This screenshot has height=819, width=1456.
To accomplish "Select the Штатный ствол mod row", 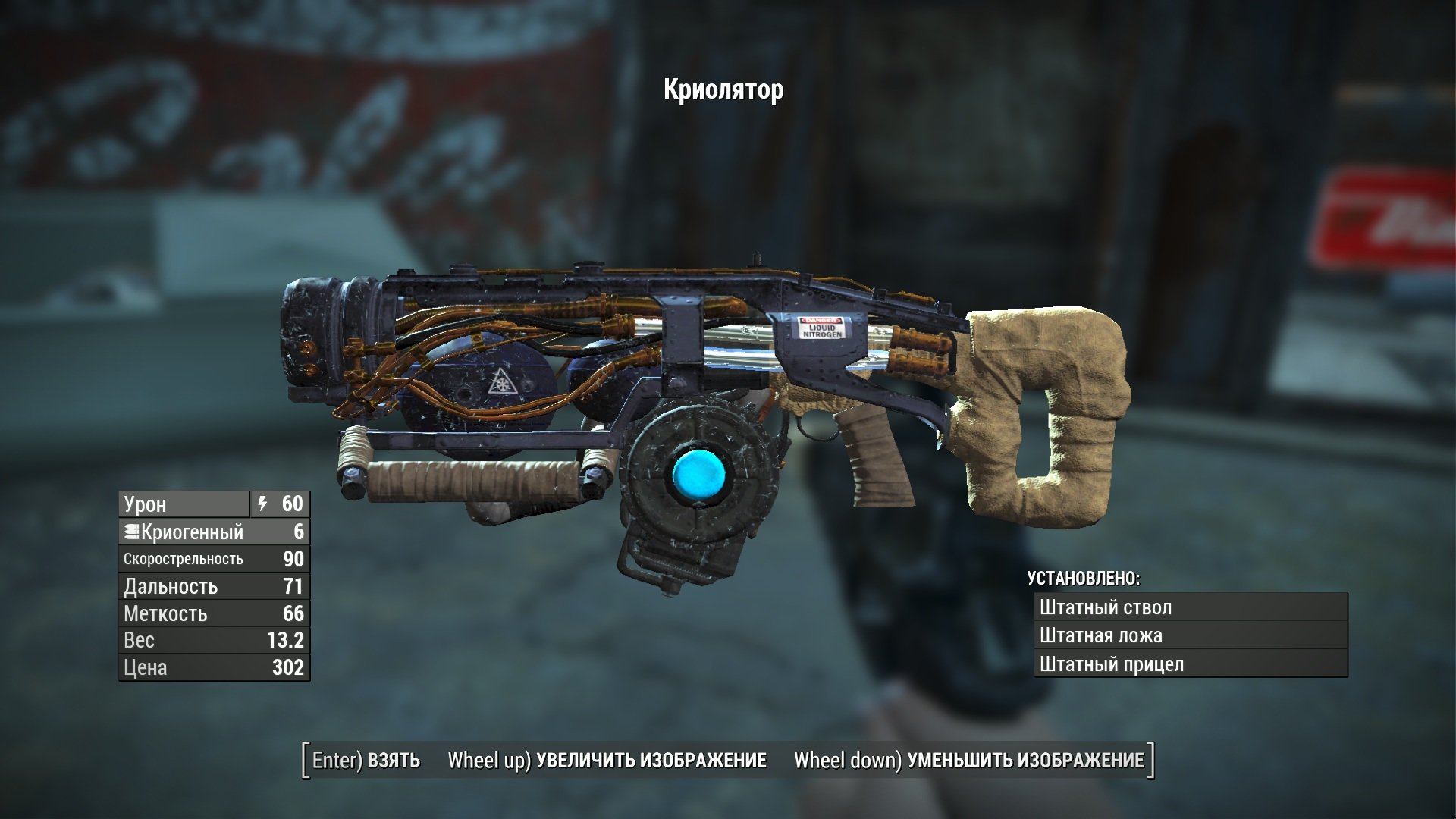I will 1190,607.
